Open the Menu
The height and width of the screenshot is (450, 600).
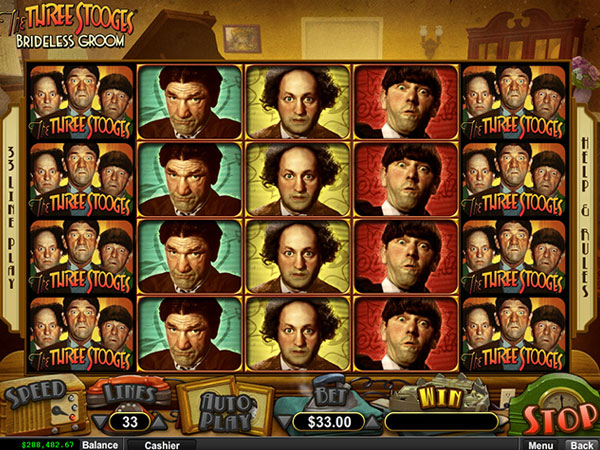tap(541, 444)
